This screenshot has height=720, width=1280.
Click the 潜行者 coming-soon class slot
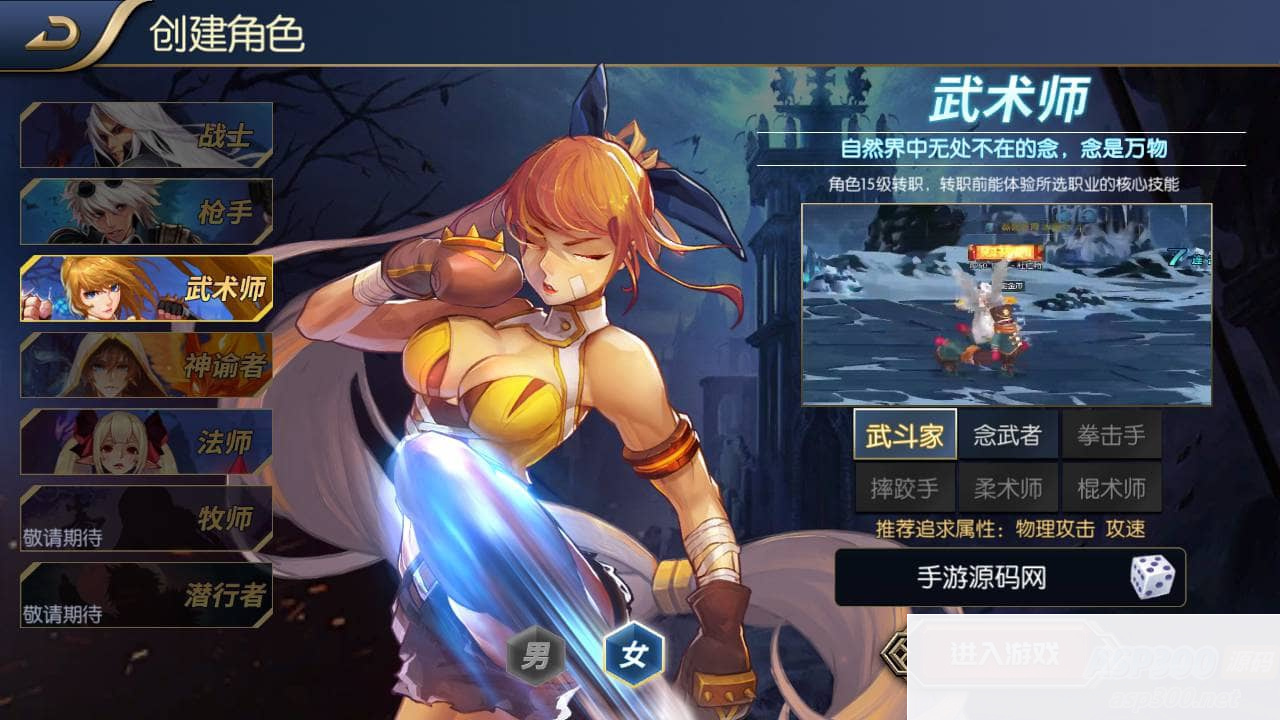pyautogui.click(x=145, y=594)
